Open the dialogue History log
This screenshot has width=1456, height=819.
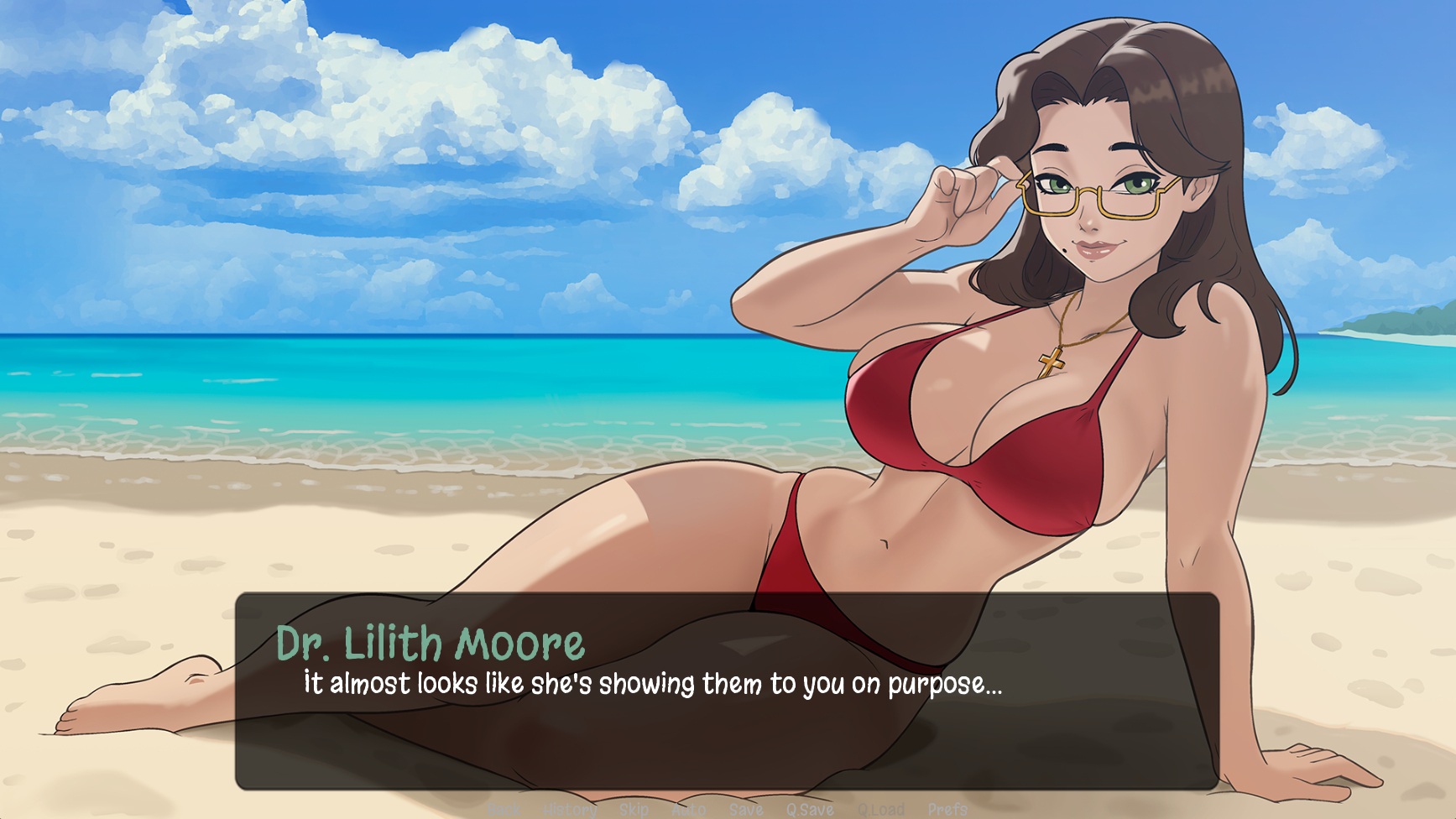coord(571,809)
